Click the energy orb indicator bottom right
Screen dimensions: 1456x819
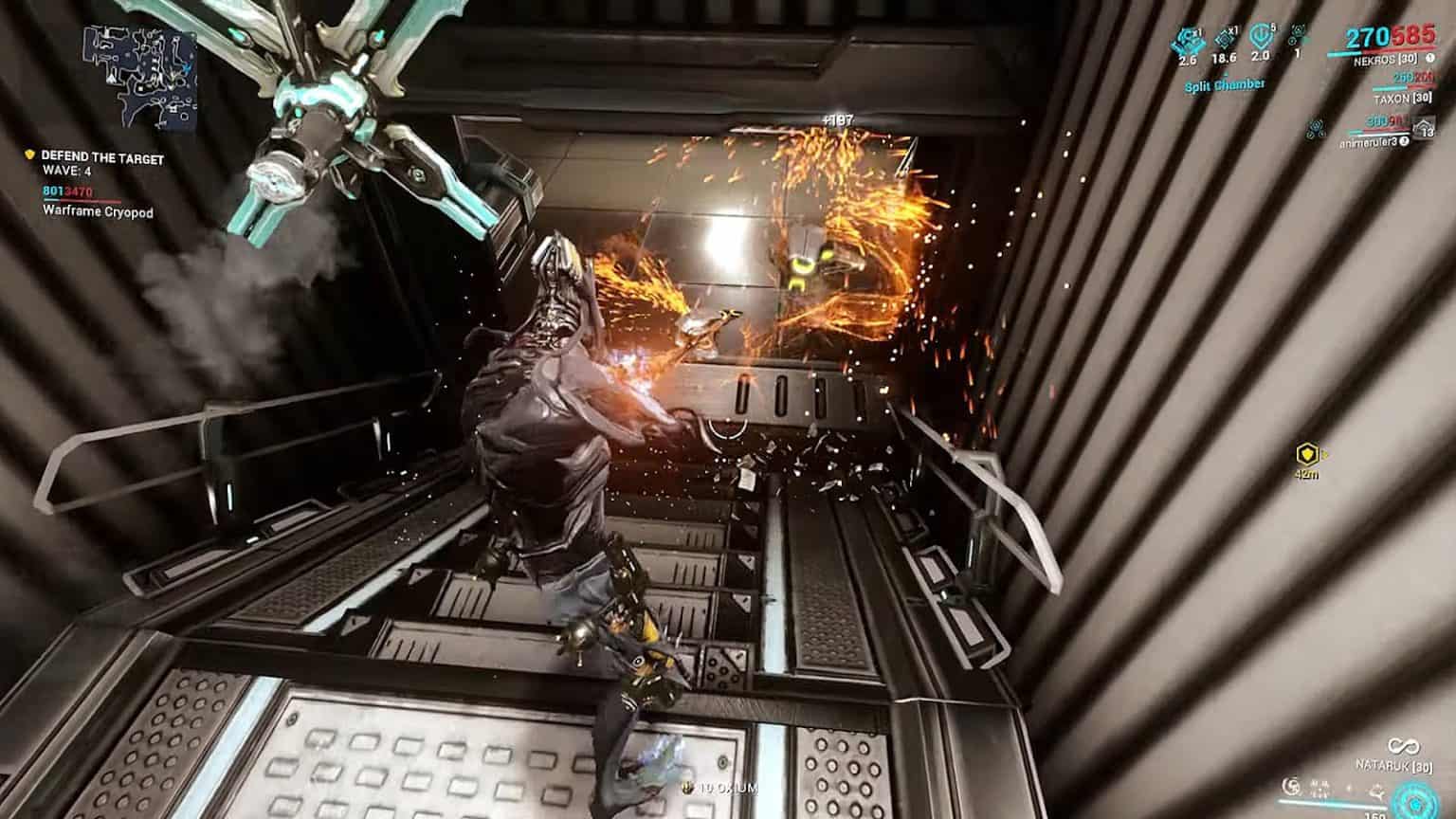1416,803
